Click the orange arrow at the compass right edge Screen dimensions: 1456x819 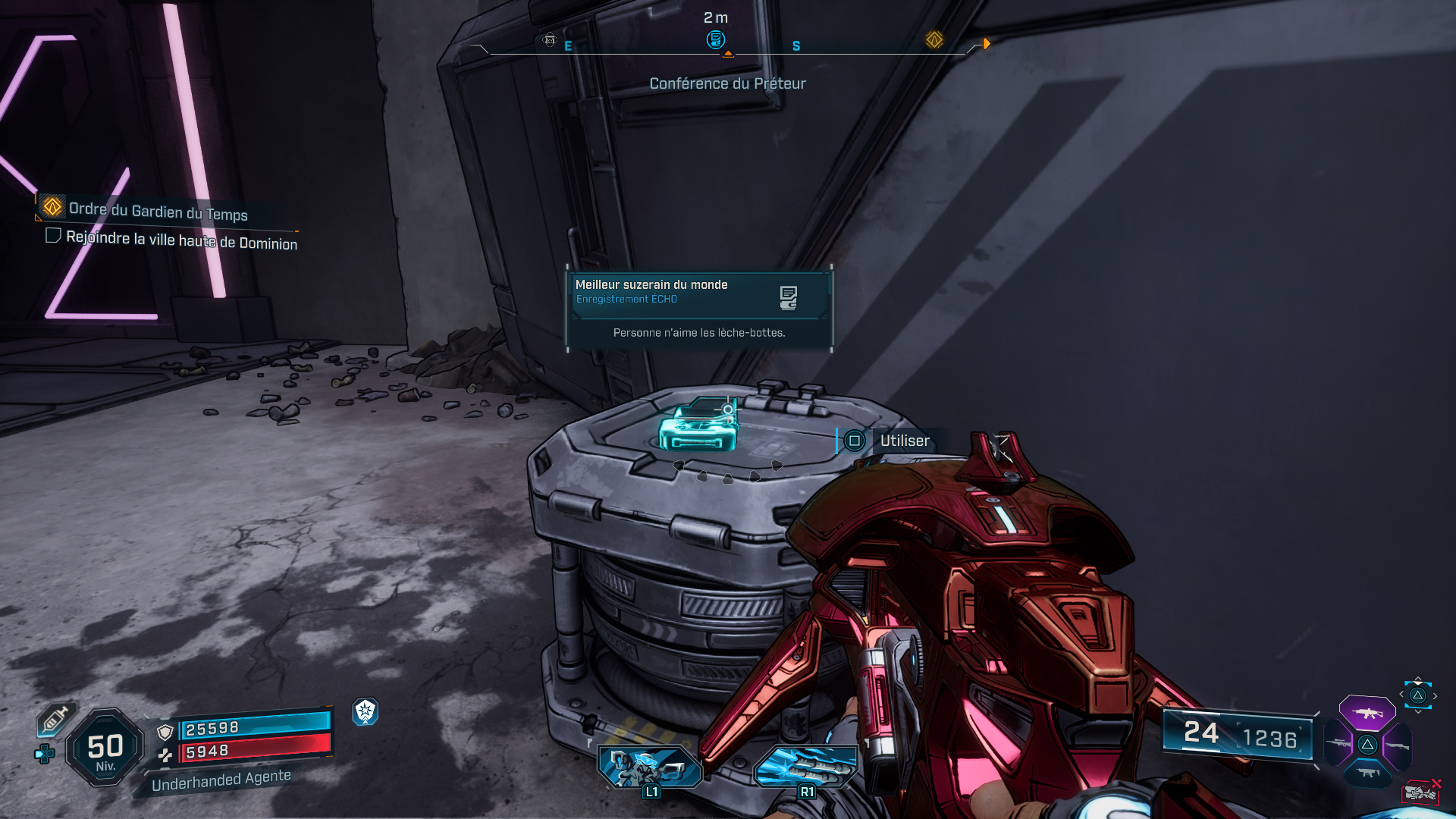tap(985, 44)
